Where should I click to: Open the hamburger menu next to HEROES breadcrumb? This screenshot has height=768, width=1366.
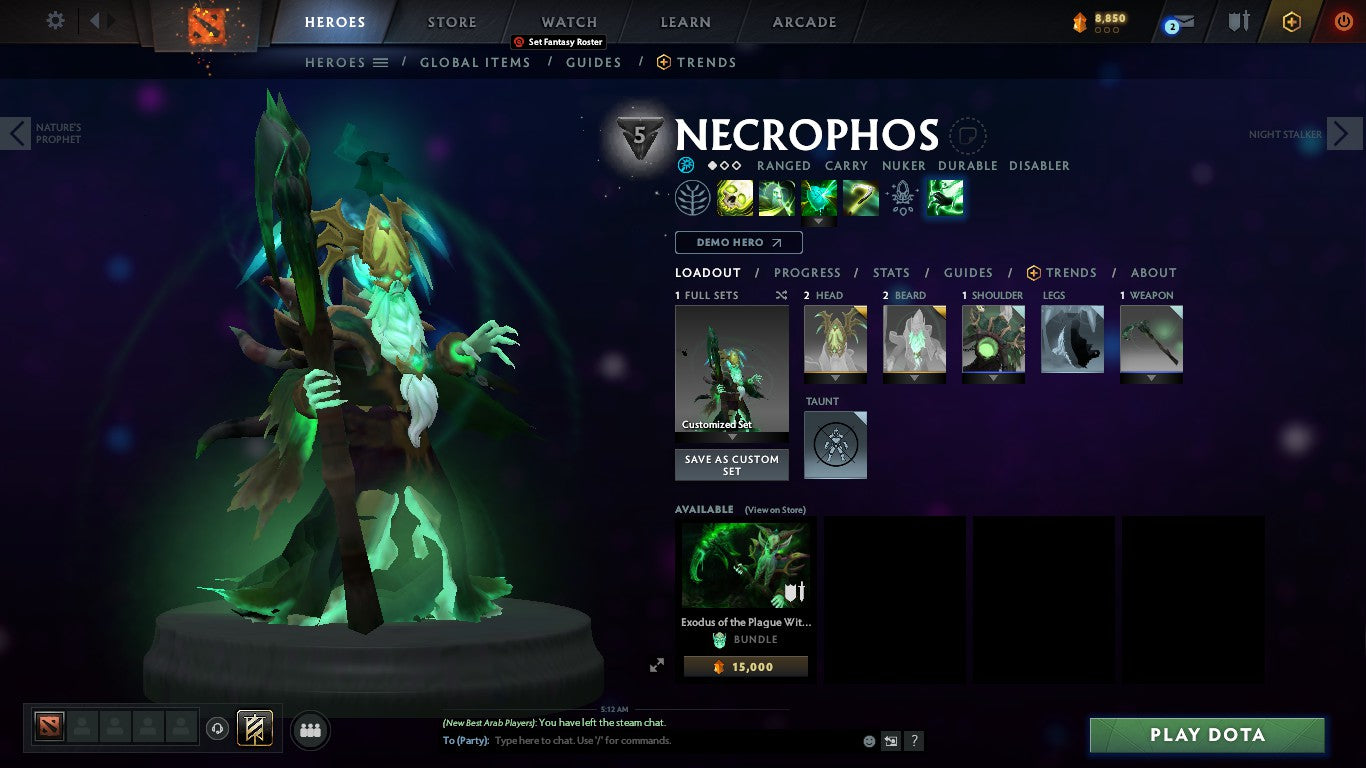click(x=381, y=62)
